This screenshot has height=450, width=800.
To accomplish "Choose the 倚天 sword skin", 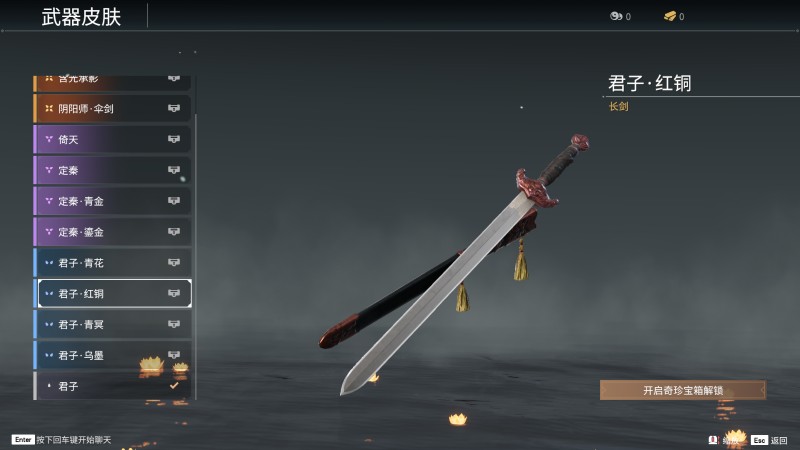I will point(112,139).
